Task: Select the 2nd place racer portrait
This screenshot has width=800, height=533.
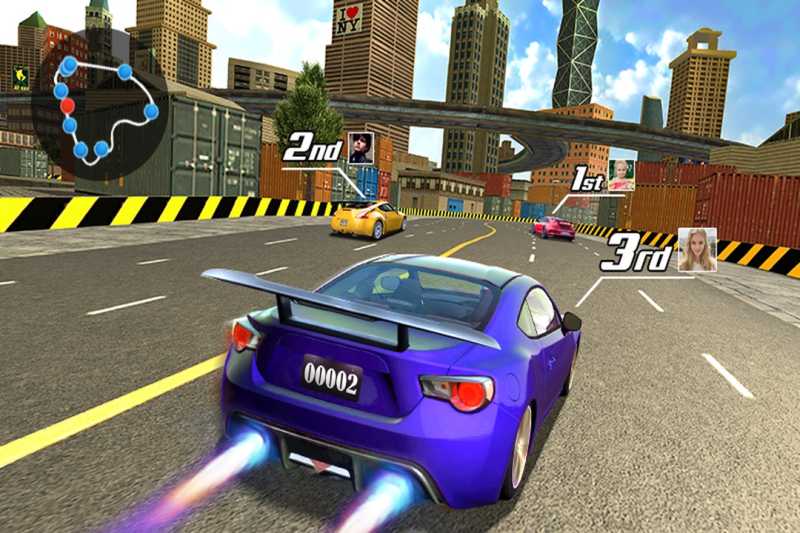Action: click(x=360, y=147)
